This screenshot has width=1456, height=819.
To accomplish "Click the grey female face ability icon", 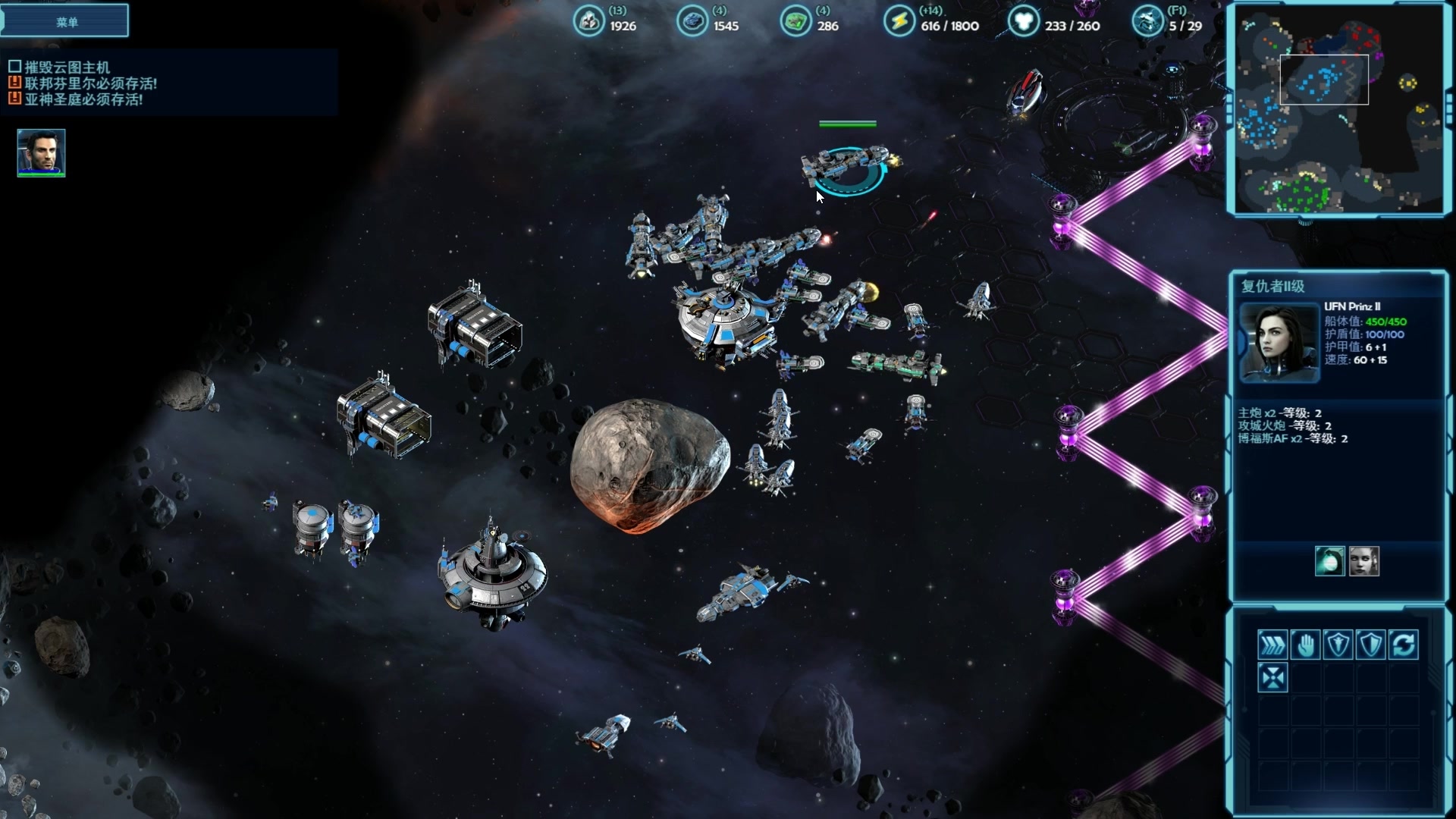I will (x=1364, y=561).
